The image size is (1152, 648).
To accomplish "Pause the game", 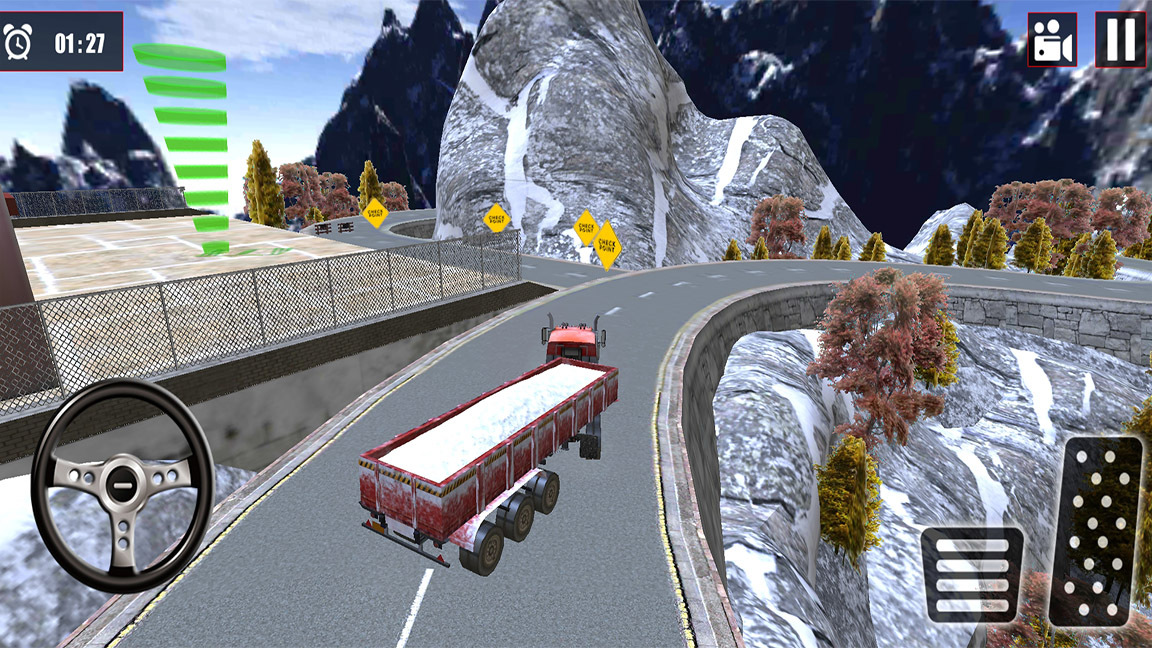I will (x=1120, y=40).
